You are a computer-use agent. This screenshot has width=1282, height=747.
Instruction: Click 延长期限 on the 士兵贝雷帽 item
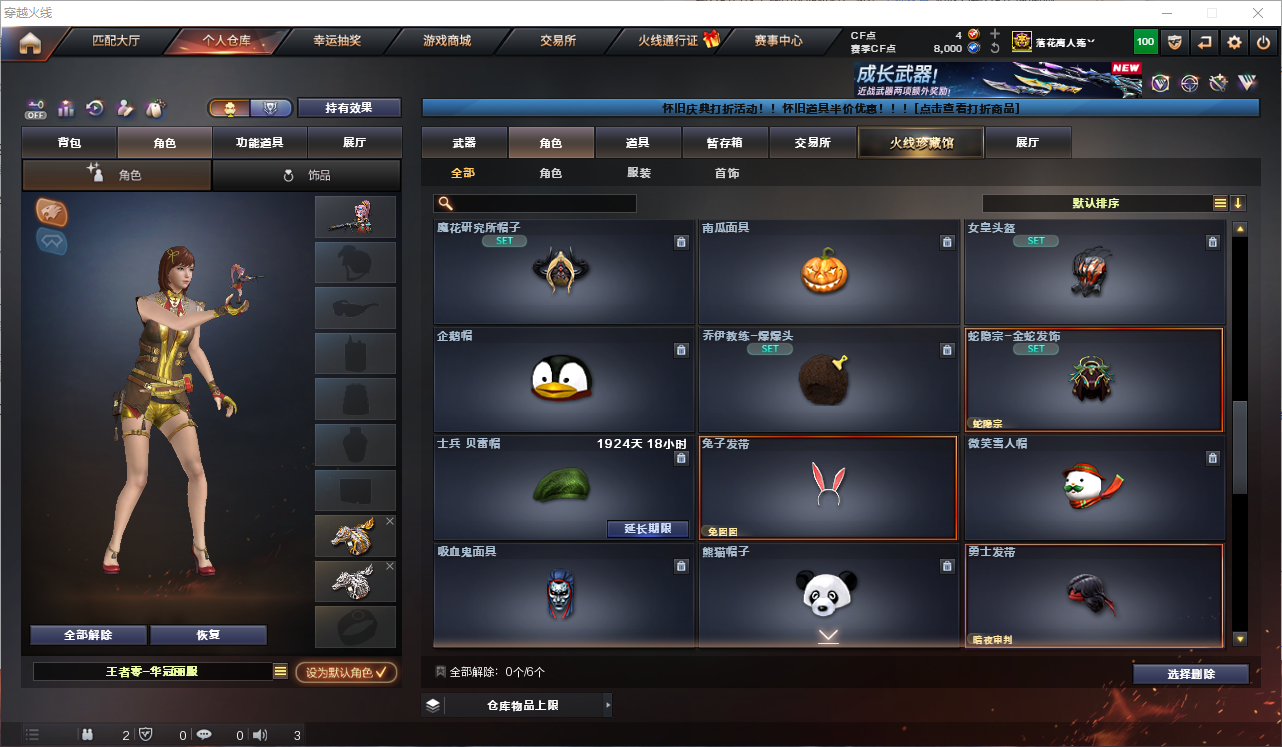tap(647, 529)
